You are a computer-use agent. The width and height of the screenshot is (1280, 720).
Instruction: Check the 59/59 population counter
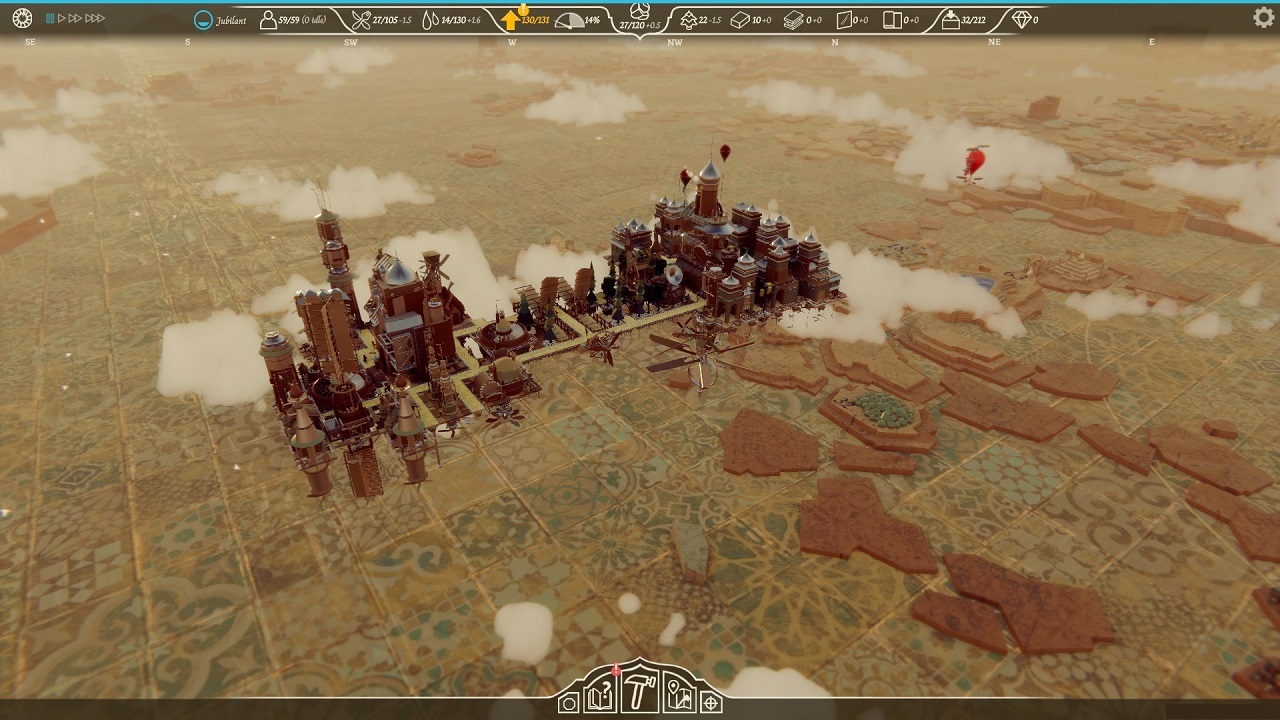[283, 17]
